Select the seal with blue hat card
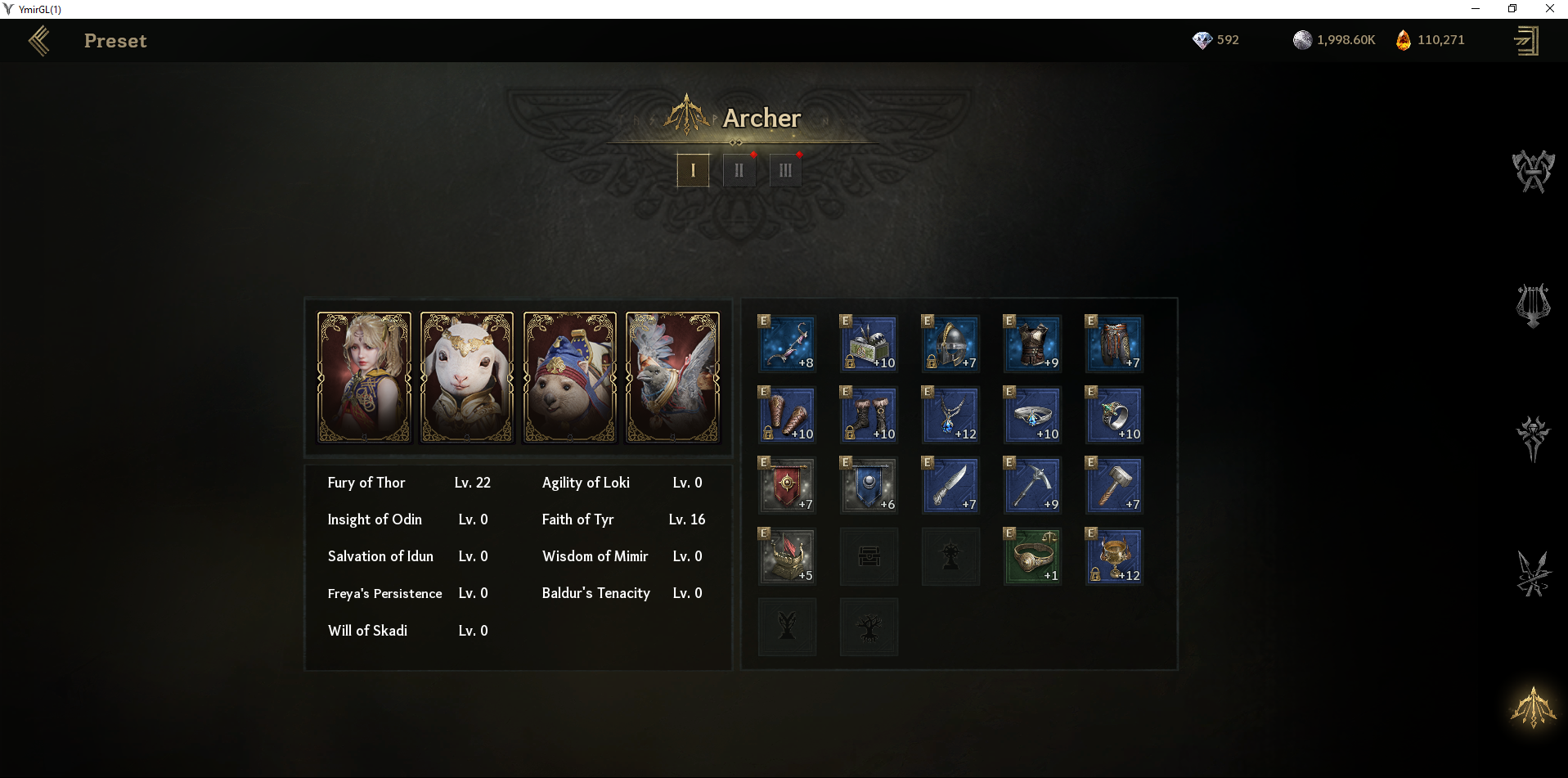This screenshot has width=1568, height=778. click(x=570, y=377)
